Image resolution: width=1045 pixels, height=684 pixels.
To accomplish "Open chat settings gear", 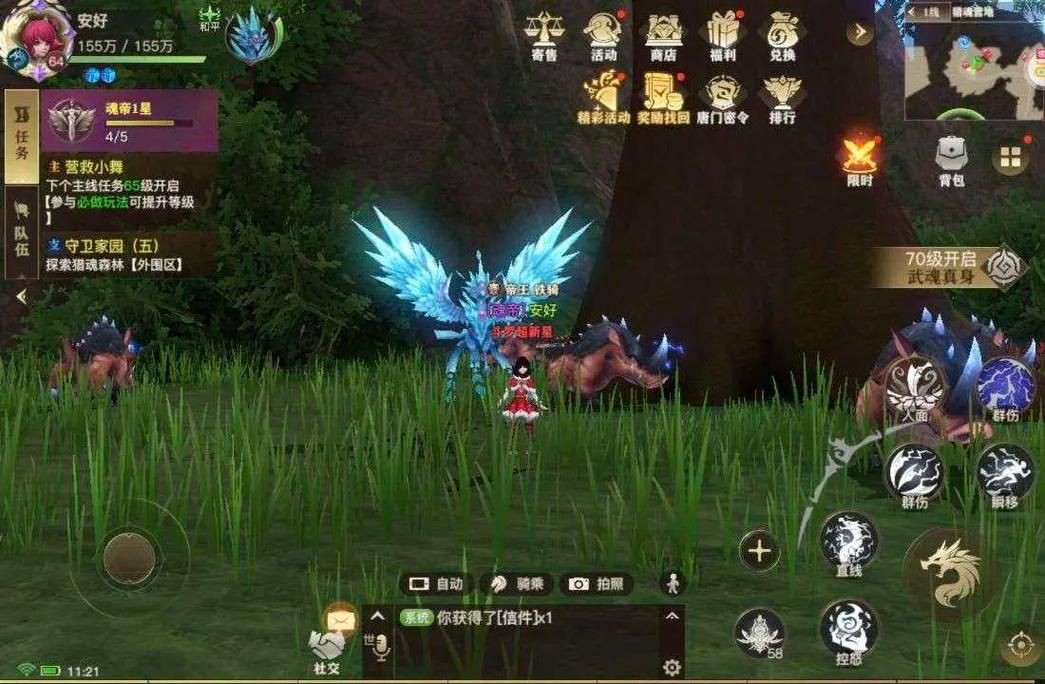I will [672, 667].
